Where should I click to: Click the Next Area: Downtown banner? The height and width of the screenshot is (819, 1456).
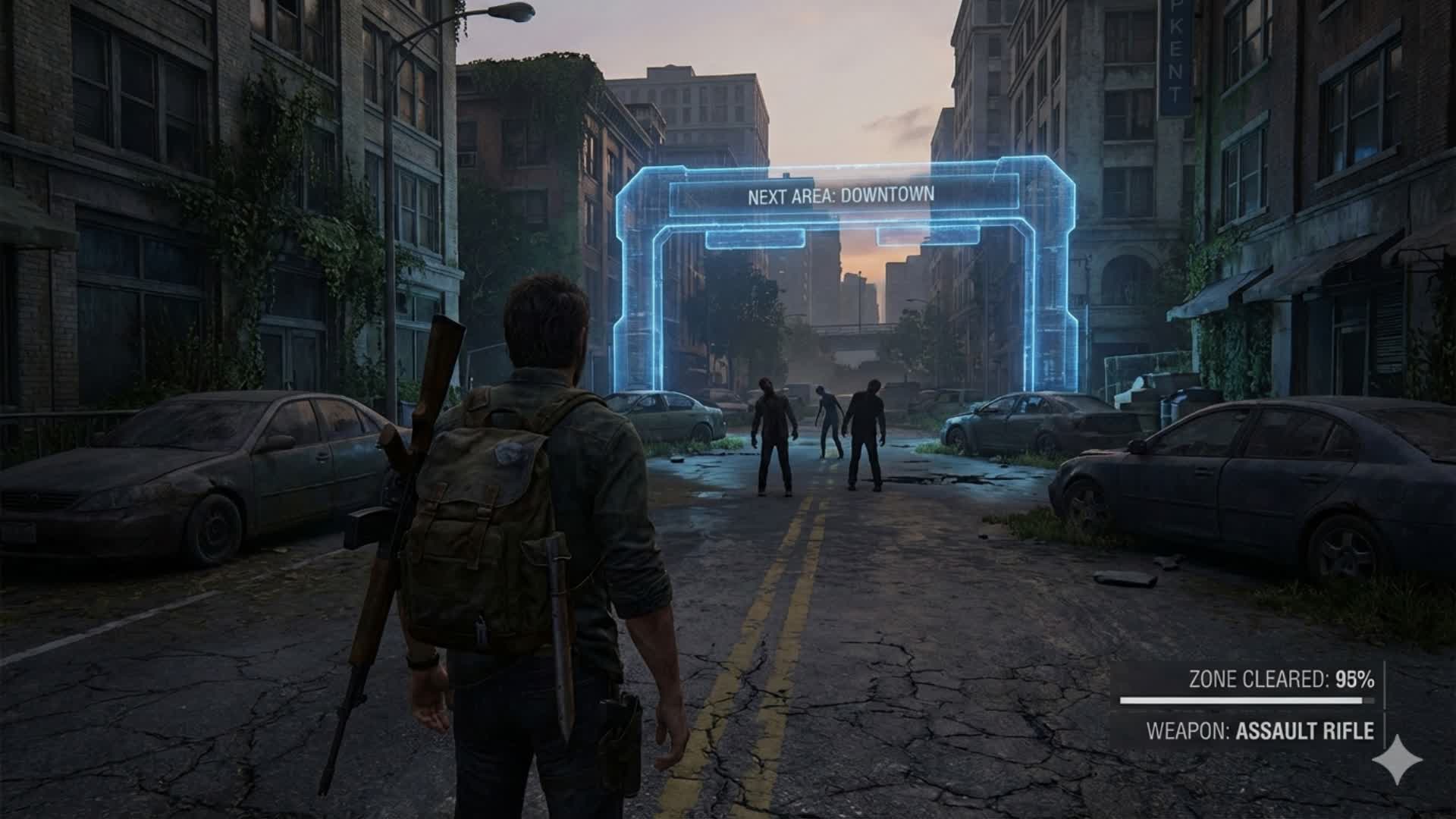841,196
